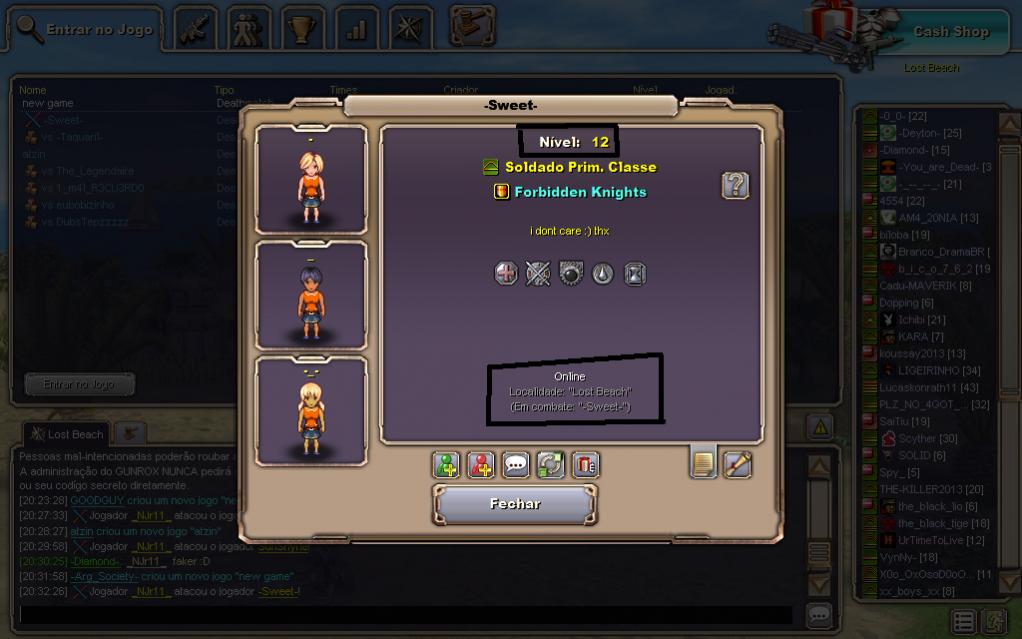Switch to the scroll profile tab
Image resolution: width=1022 pixels, height=639 pixels.
click(x=738, y=464)
